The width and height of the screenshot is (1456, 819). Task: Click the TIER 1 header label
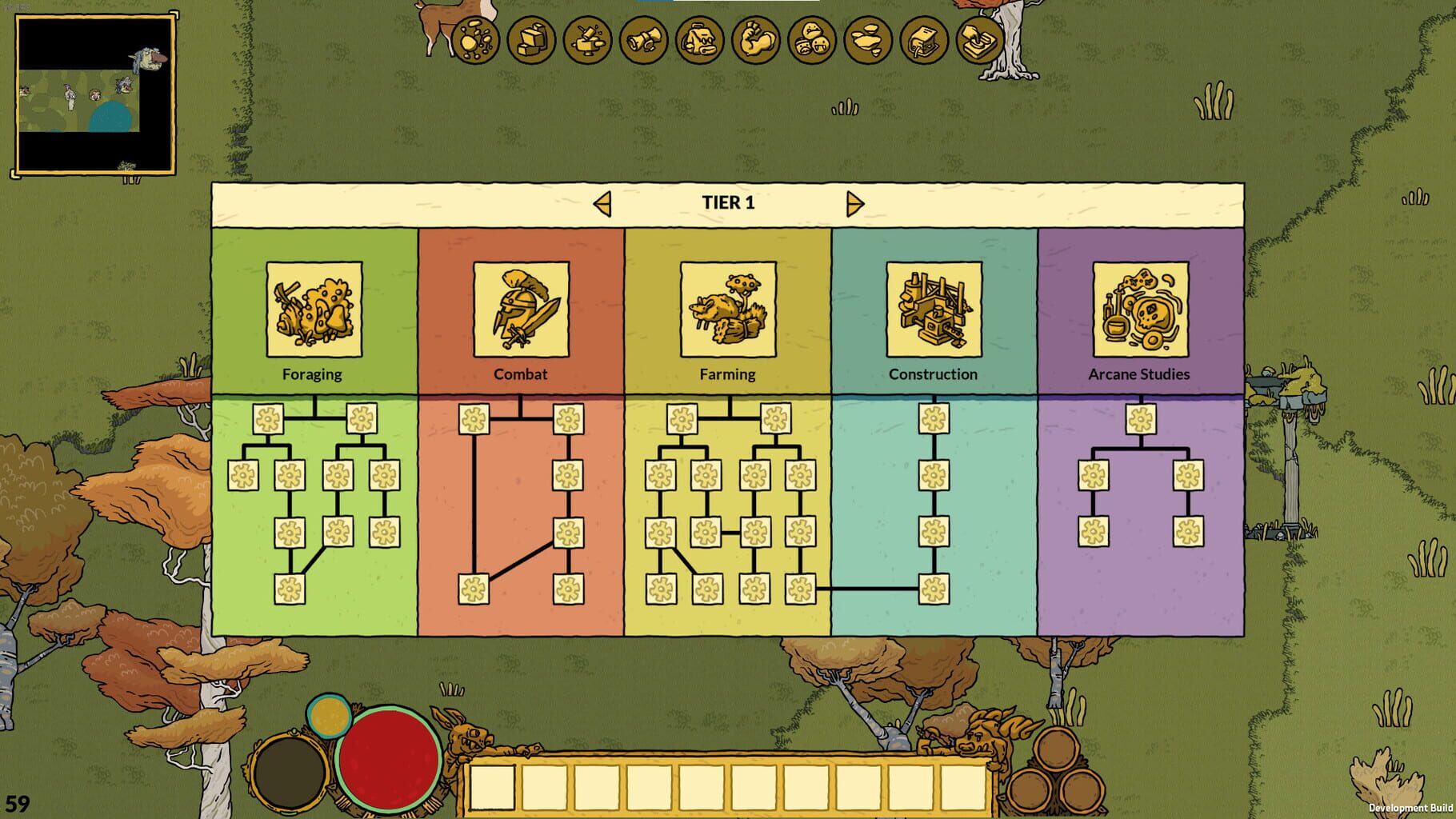[728, 203]
